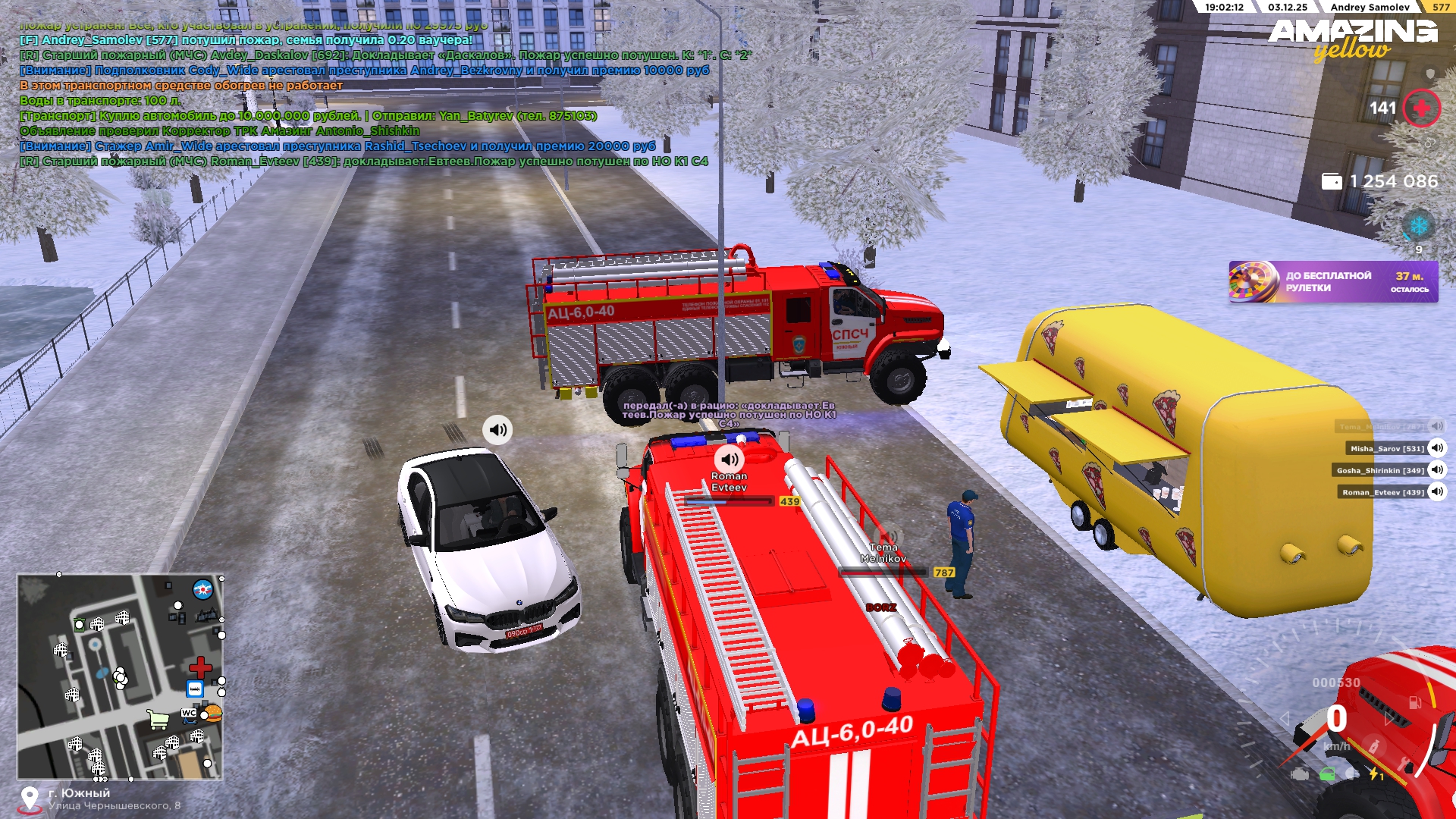Click the emergency service emblem on minimap
This screenshot has width=1456, height=819.
[202, 588]
